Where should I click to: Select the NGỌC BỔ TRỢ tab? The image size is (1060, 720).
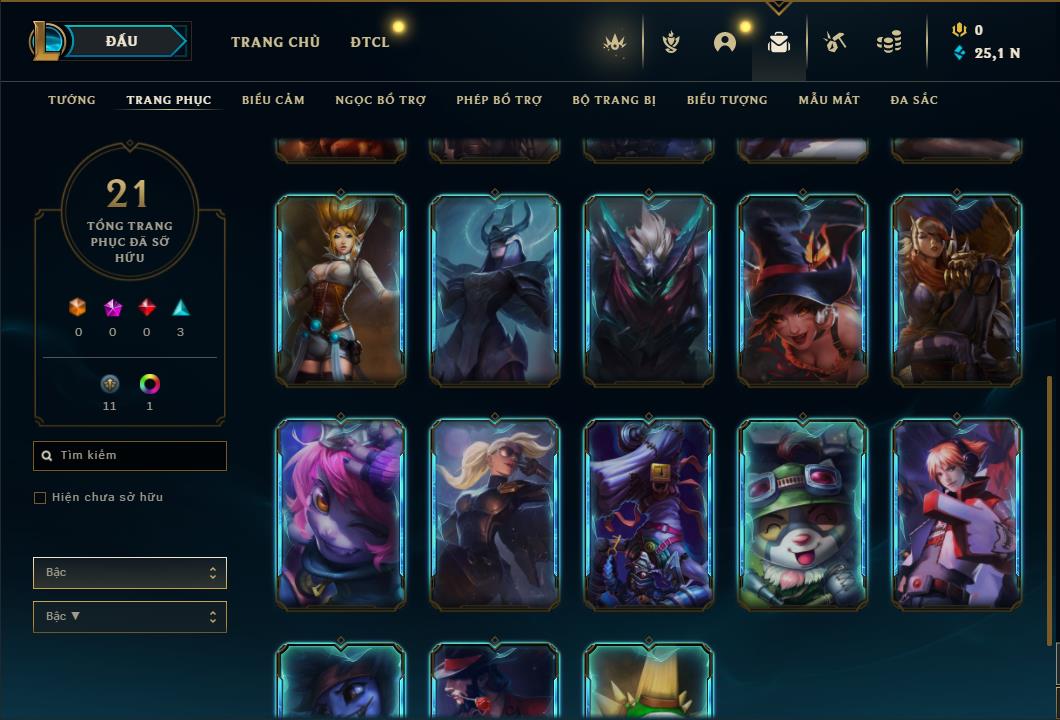pos(380,100)
